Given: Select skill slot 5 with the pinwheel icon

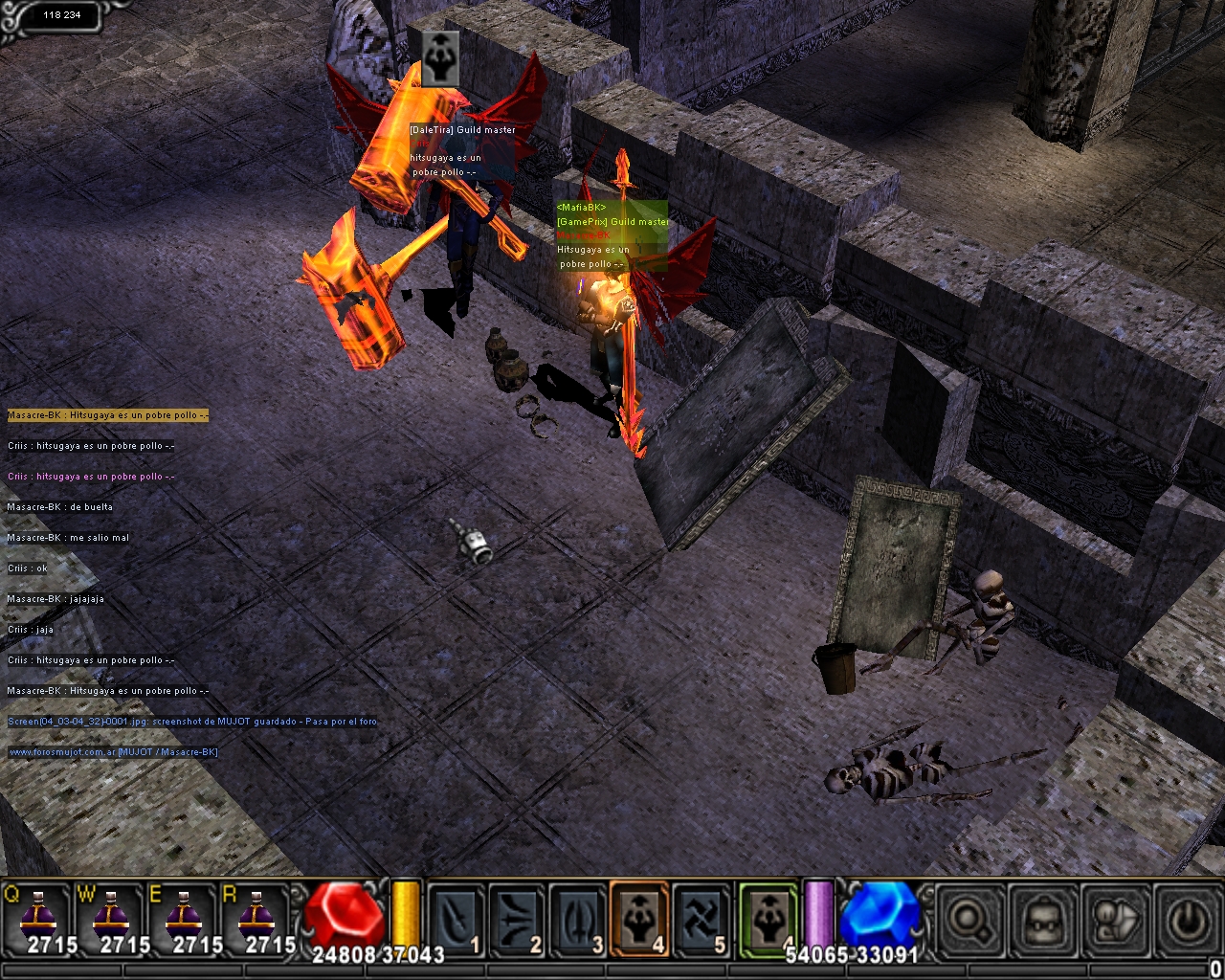Looking at the screenshot, I should coord(701,919).
